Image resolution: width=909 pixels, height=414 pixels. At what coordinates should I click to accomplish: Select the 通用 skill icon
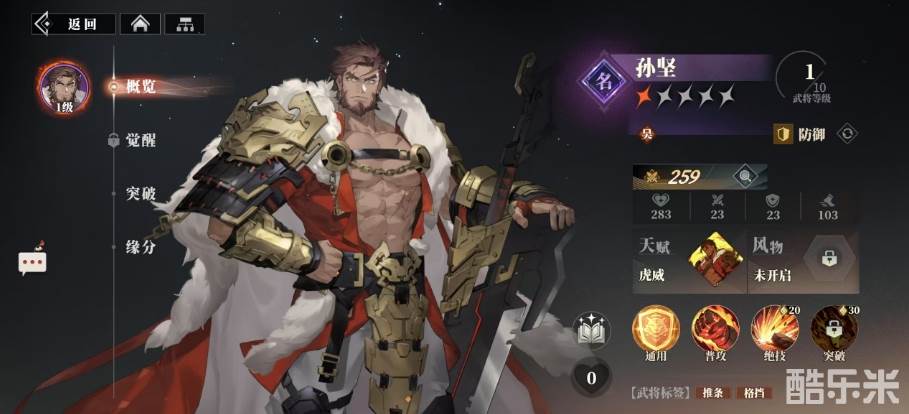point(656,329)
